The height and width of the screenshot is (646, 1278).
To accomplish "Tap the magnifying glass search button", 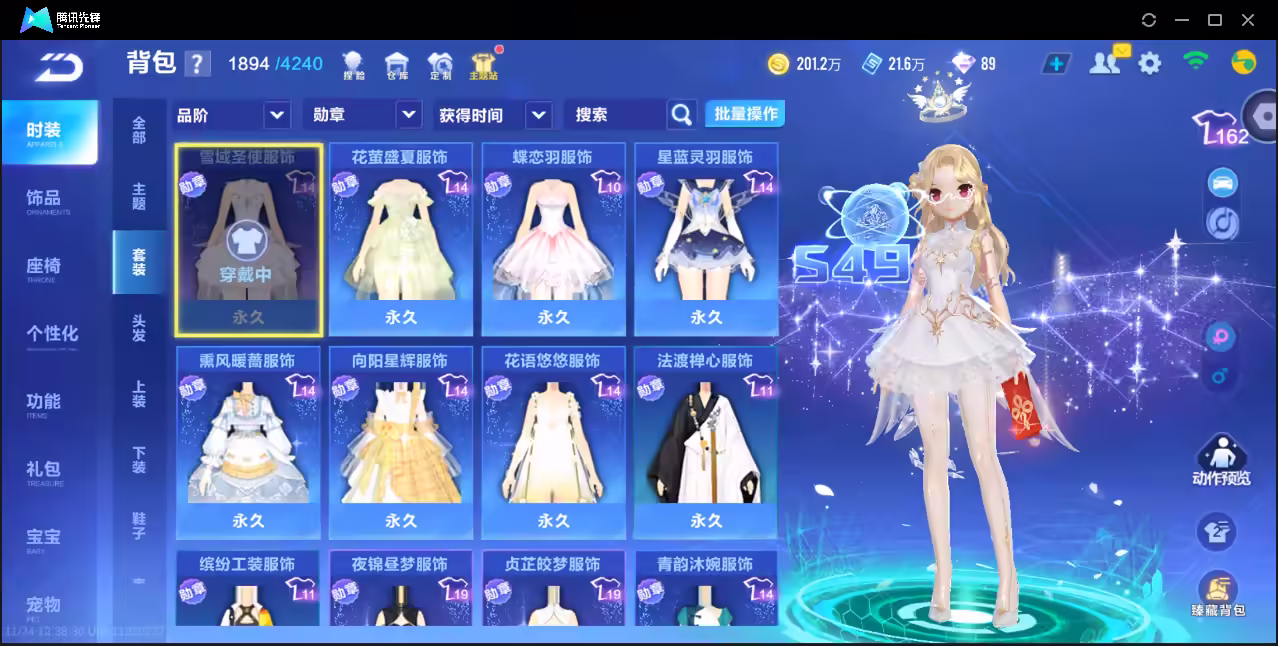I will [x=681, y=115].
